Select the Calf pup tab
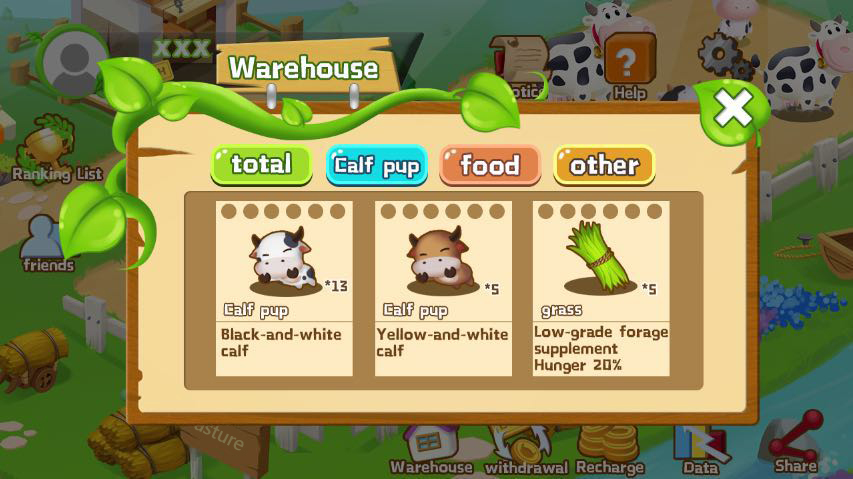 pyautogui.click(x=377, y=166)
